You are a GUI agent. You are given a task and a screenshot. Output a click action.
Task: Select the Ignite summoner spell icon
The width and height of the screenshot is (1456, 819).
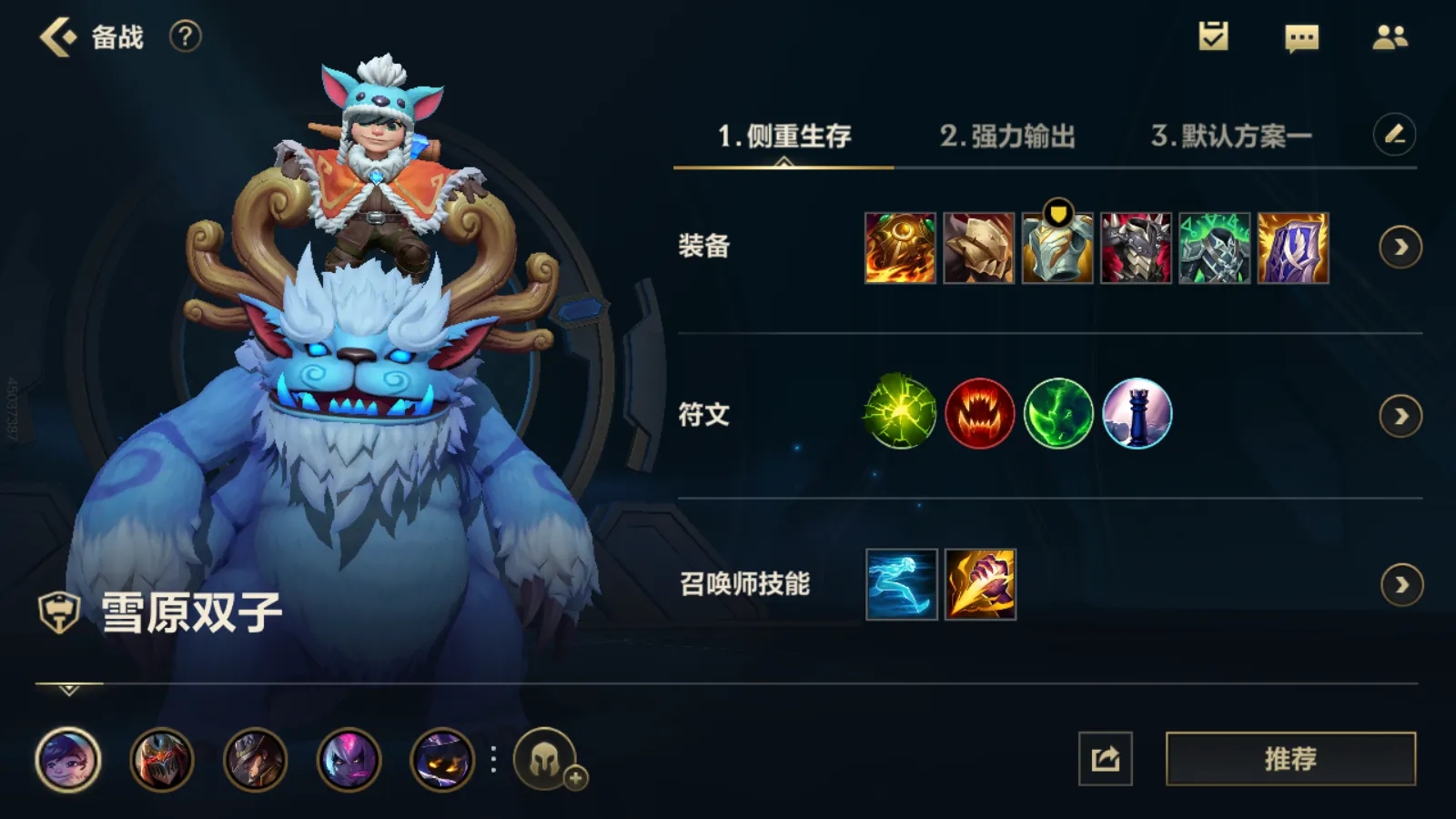point(979,583)
